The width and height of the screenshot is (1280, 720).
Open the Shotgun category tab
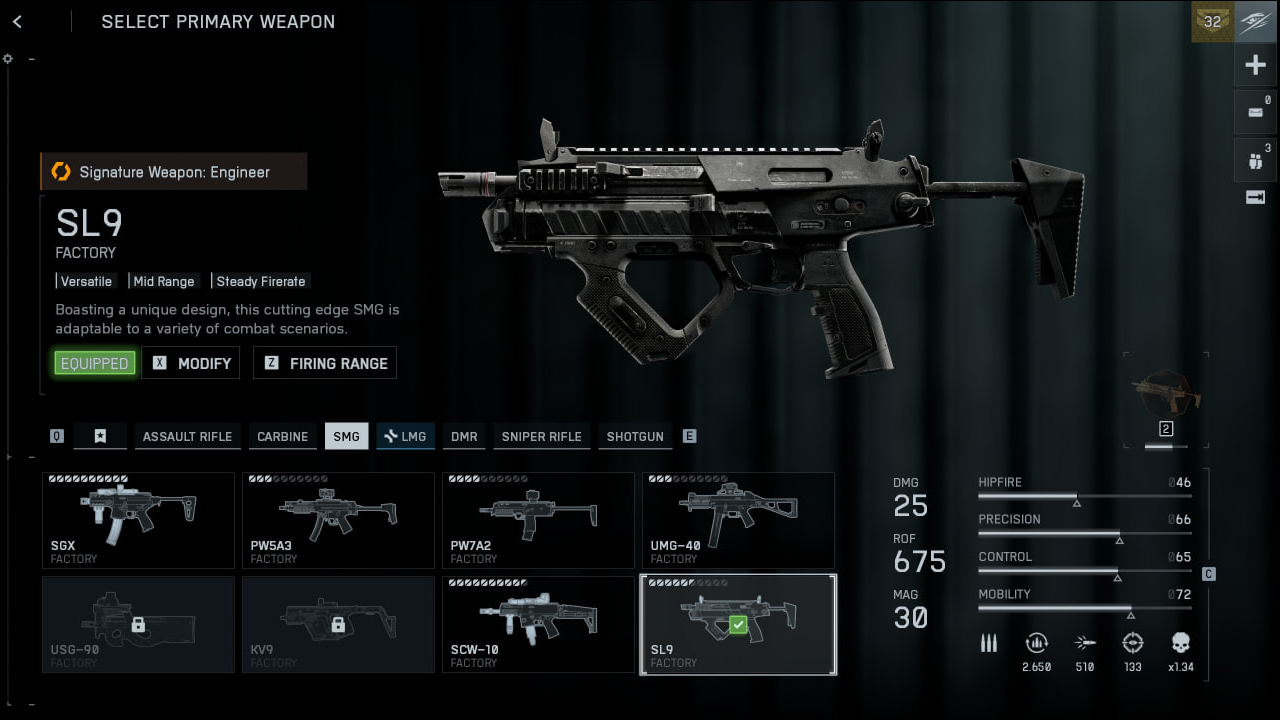634,436
